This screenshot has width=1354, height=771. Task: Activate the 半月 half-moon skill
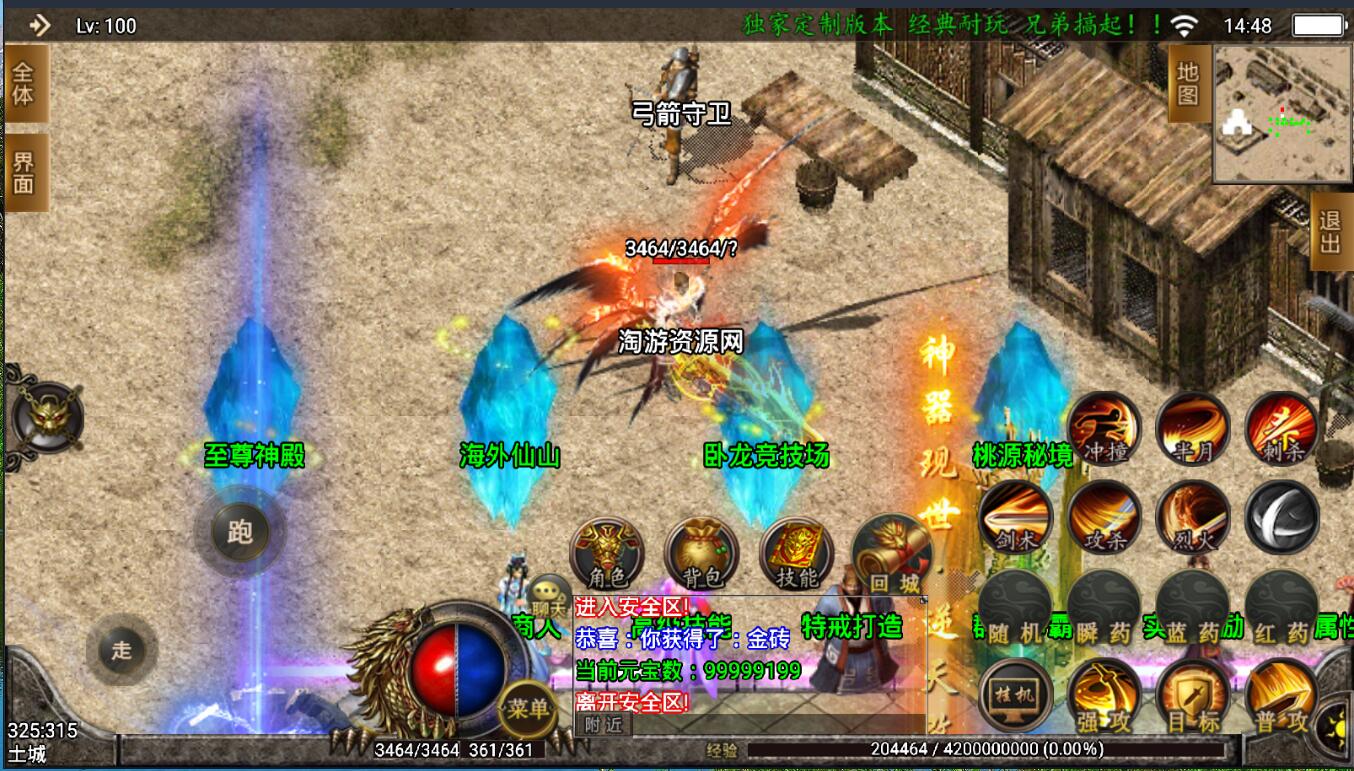tap(1192, 428)
